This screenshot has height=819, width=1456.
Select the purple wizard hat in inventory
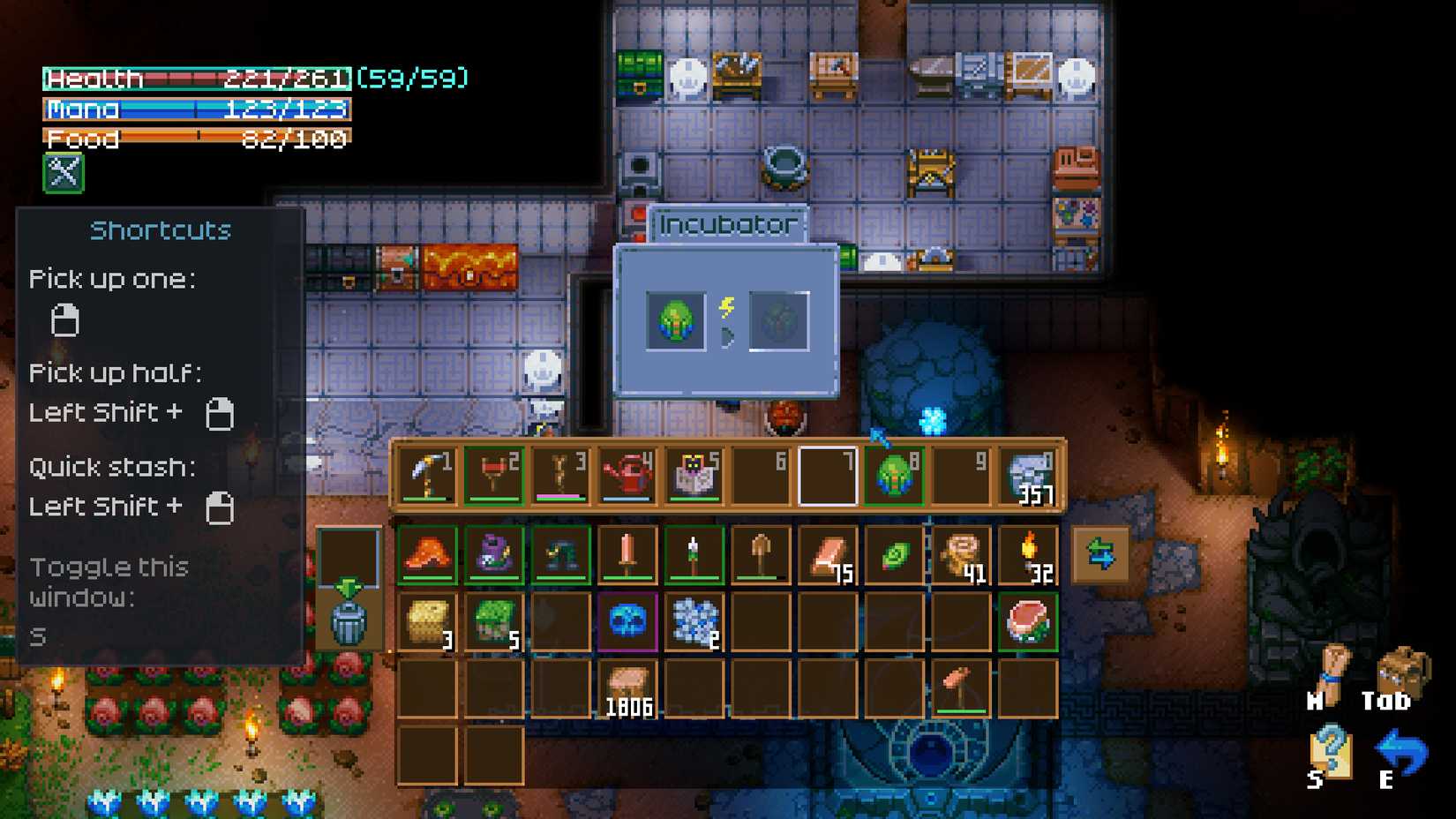click(494, 554)
